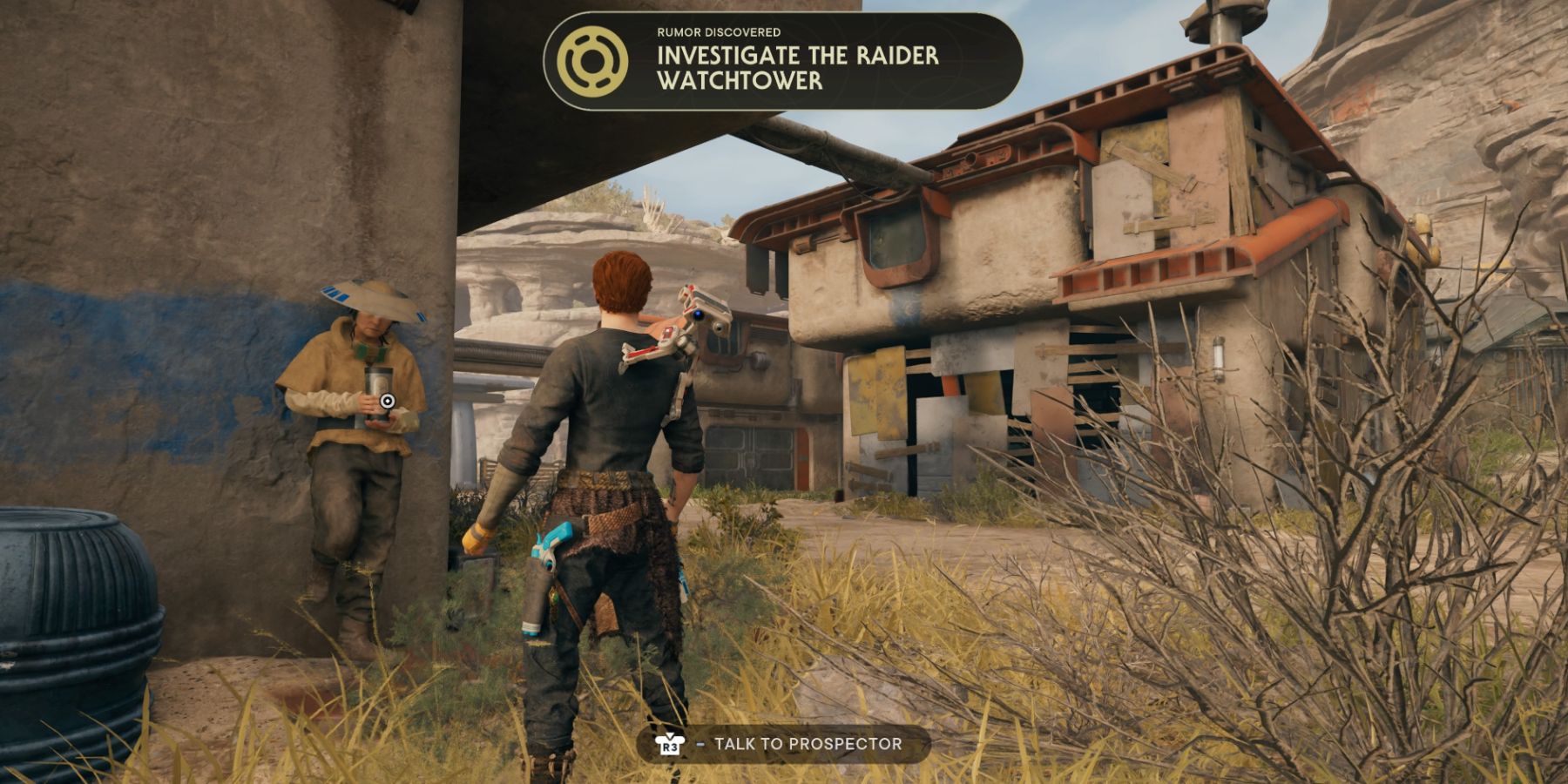Select the prospector's wide-brimmed hat
Screen dimensions: 1568x784
pos(370,296)
